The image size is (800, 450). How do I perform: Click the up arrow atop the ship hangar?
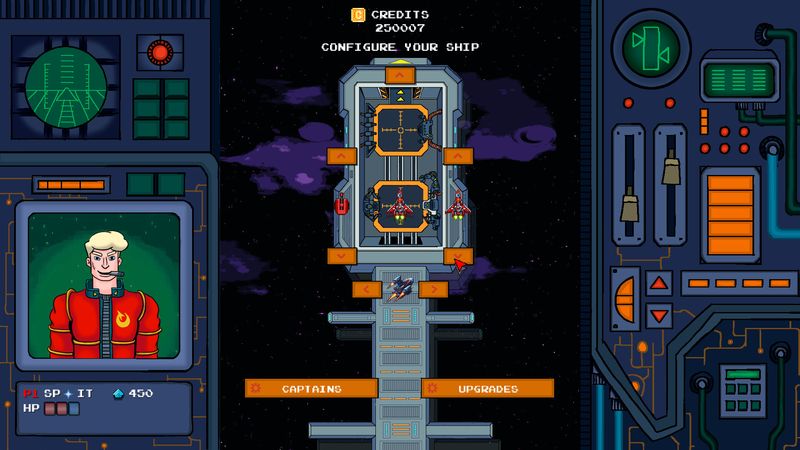coord(400,74)
